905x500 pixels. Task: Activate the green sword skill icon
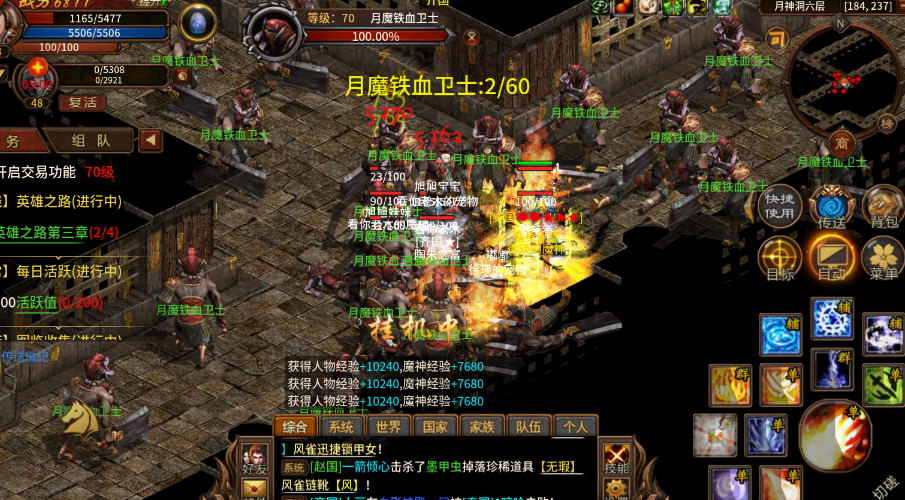(882, 384)
